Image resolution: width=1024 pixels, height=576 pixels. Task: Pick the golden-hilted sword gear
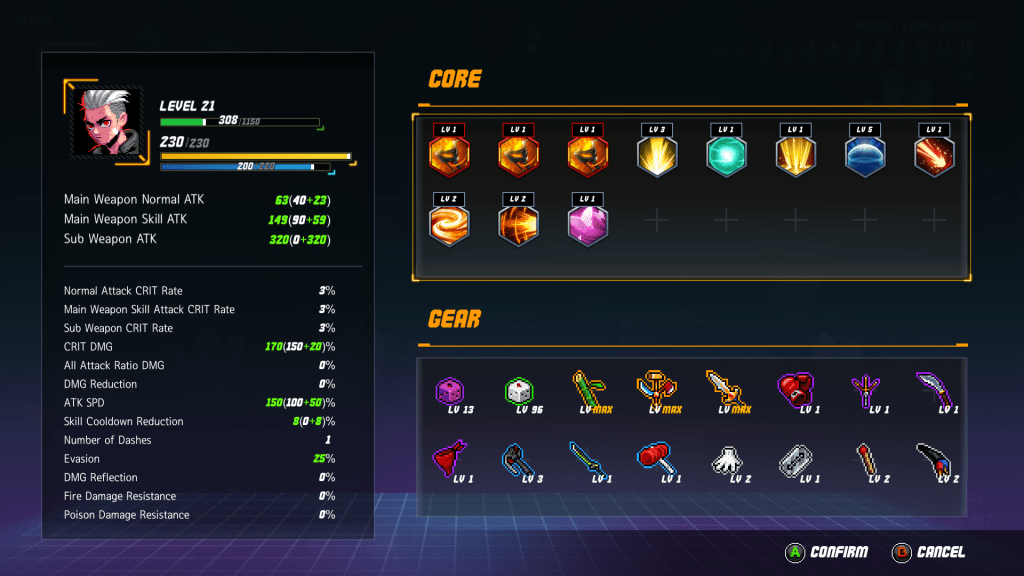tap(724, 390)
